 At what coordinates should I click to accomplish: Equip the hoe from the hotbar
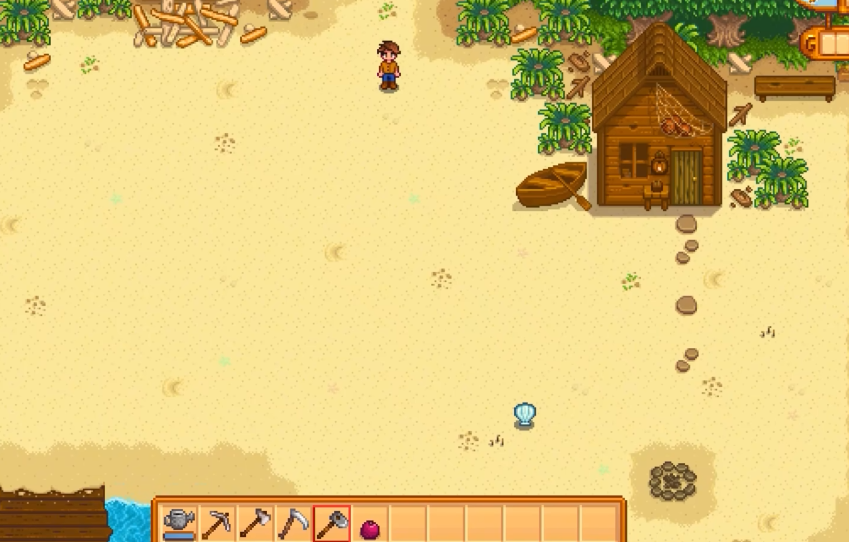pyautogui.click(x=255, y=523)
